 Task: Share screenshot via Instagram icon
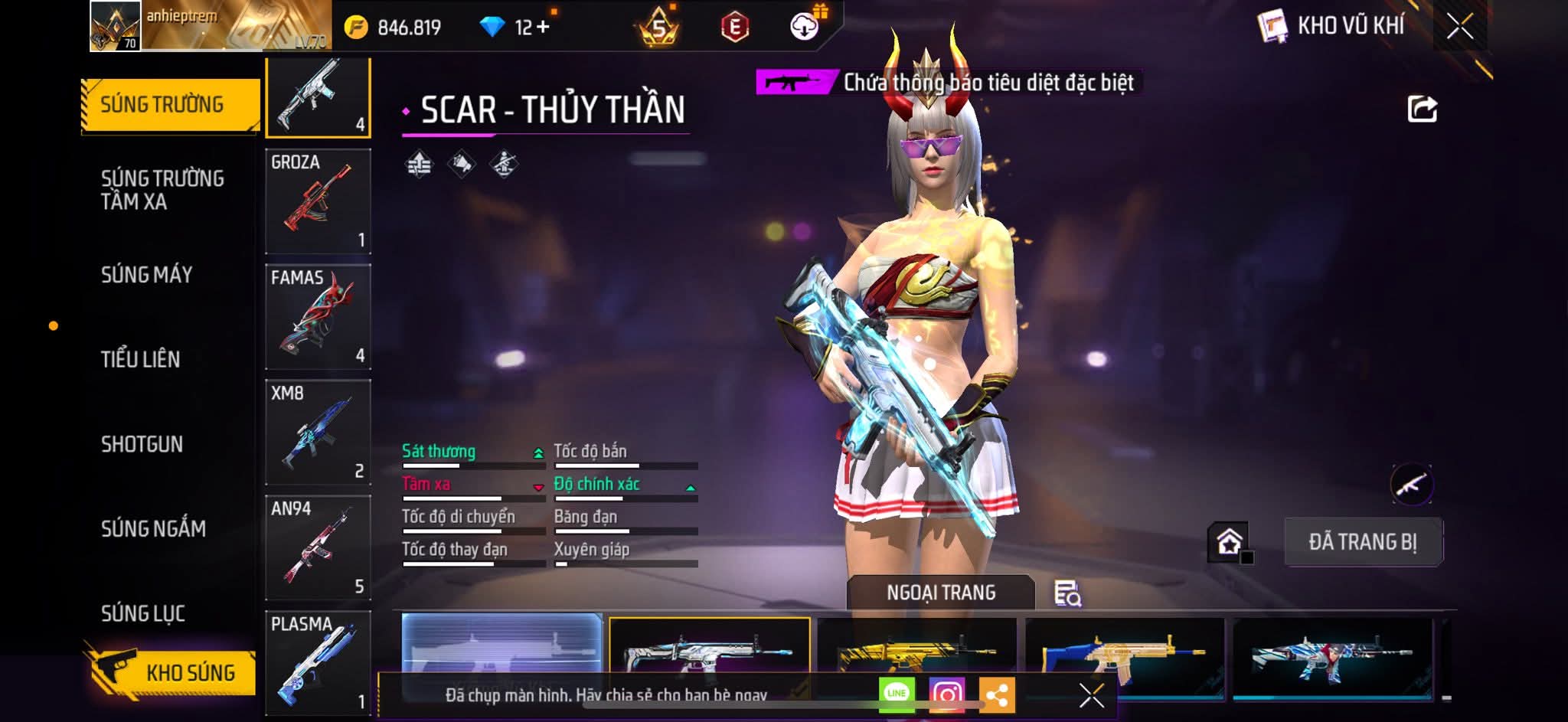click(x=946, y=694)
